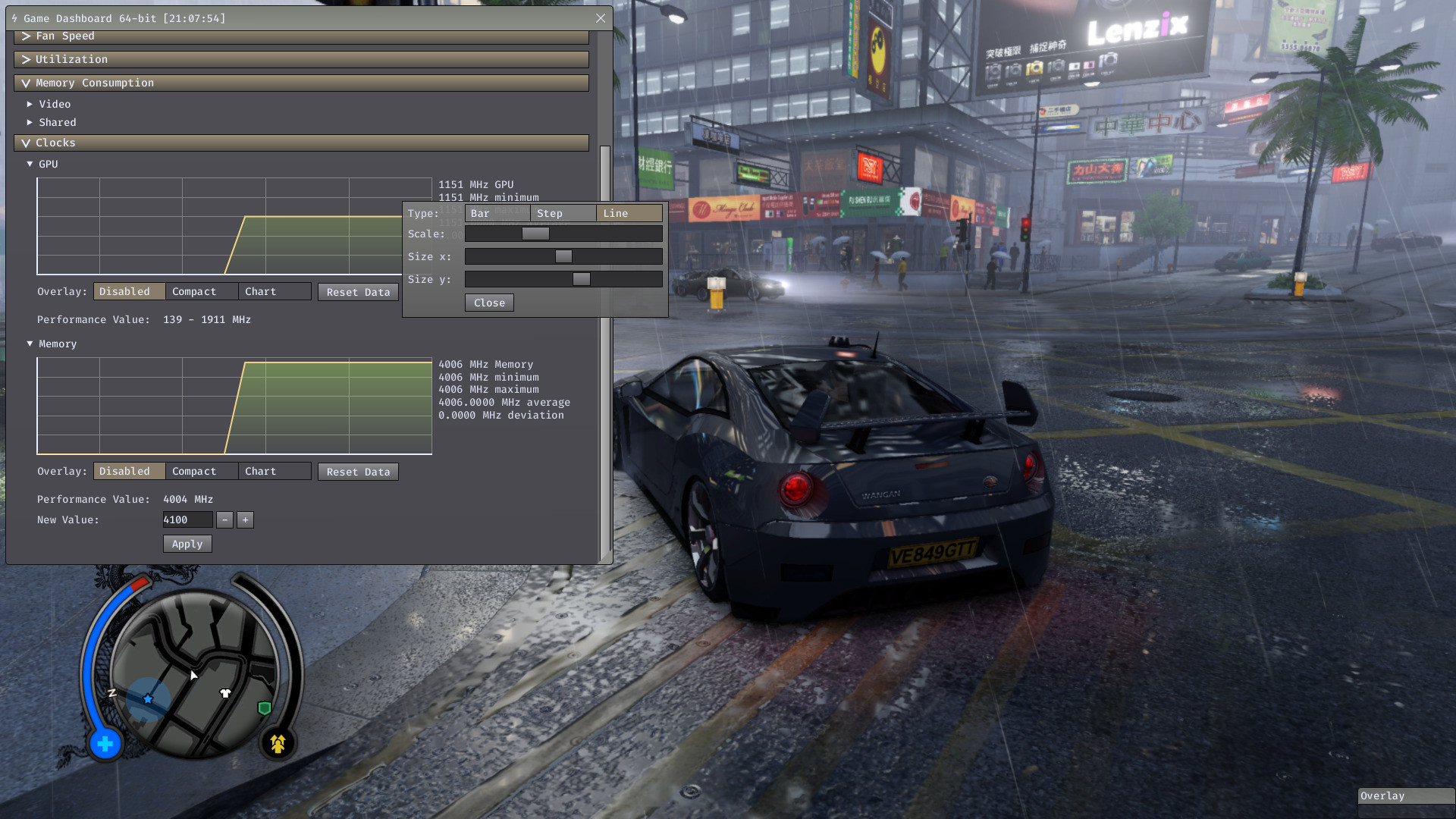Close the chart settings dialog
Screen dimensions: 1456x819
pyautogui.click(x=488, y=303)
